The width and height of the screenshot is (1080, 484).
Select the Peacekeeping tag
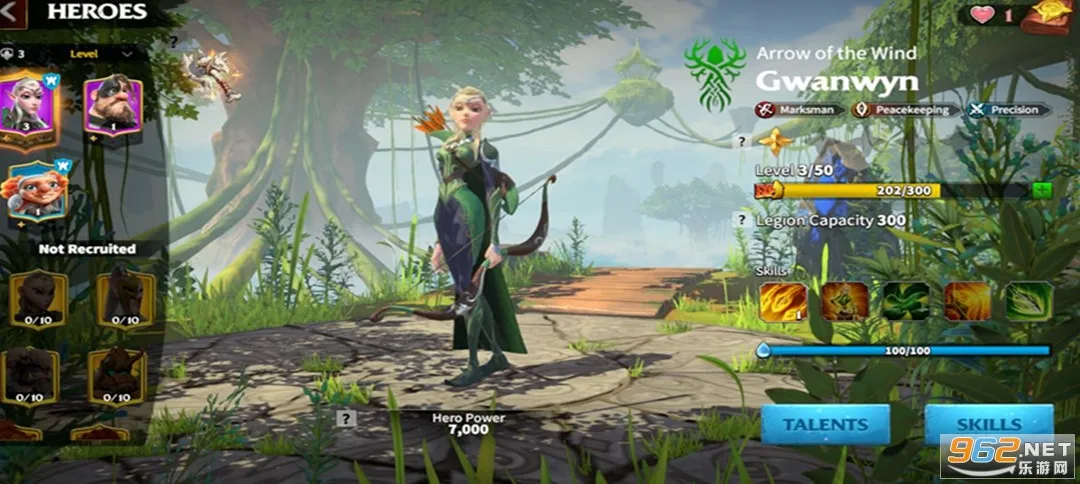(x=905, y=110)
